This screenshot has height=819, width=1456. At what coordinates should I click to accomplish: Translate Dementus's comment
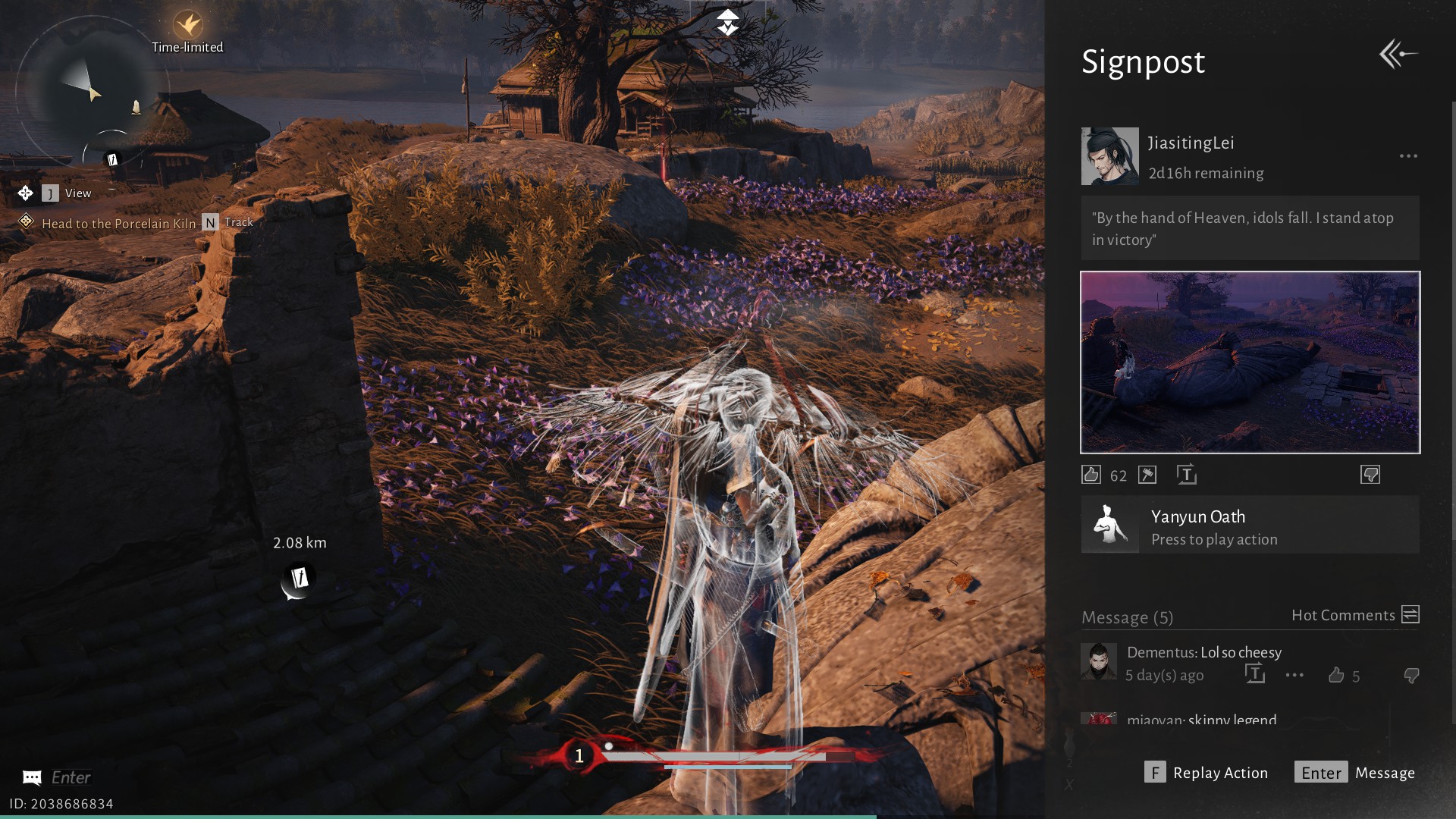point(1255,674)
